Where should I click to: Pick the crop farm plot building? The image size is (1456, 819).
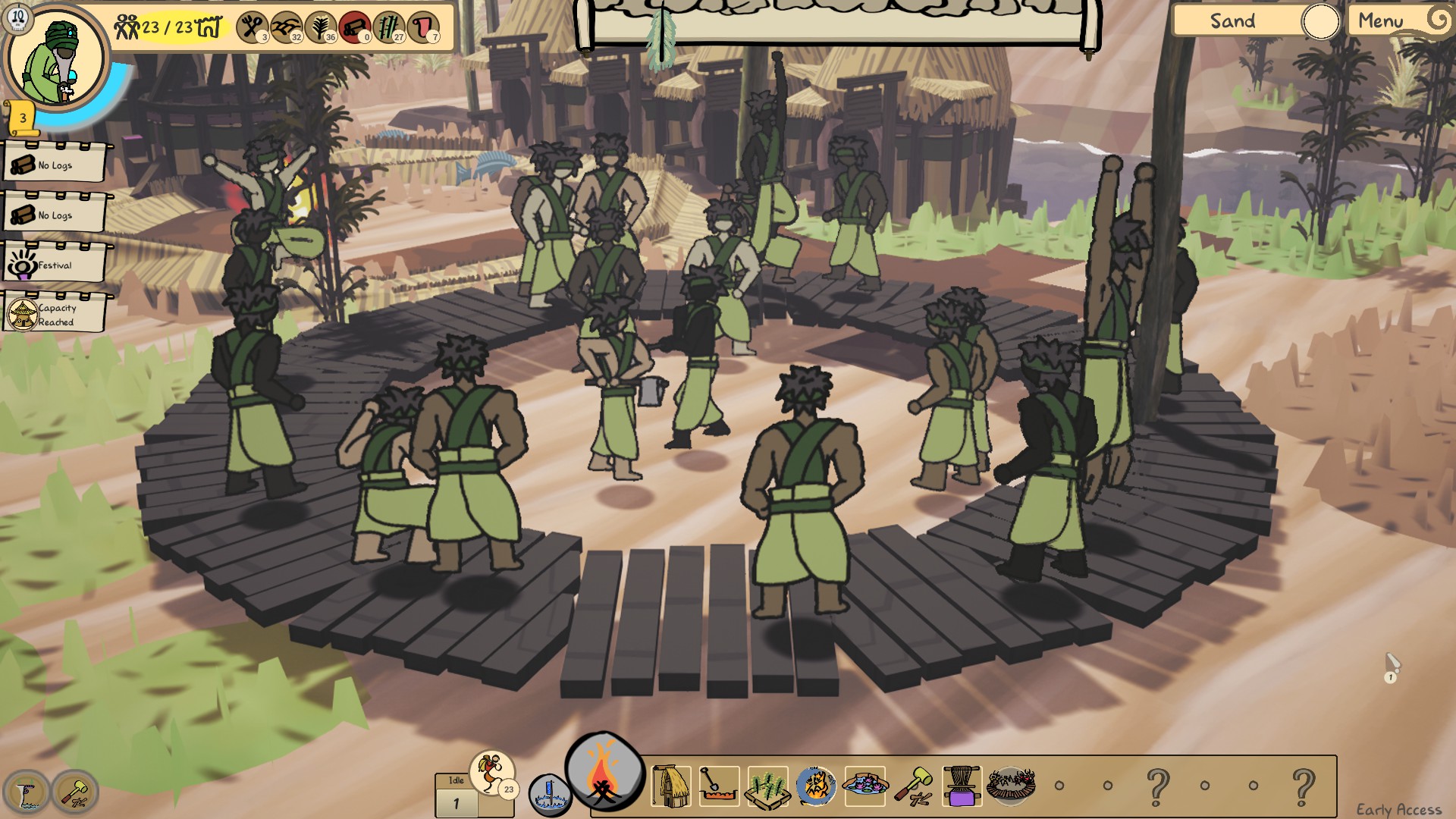(x=767, y=786)
